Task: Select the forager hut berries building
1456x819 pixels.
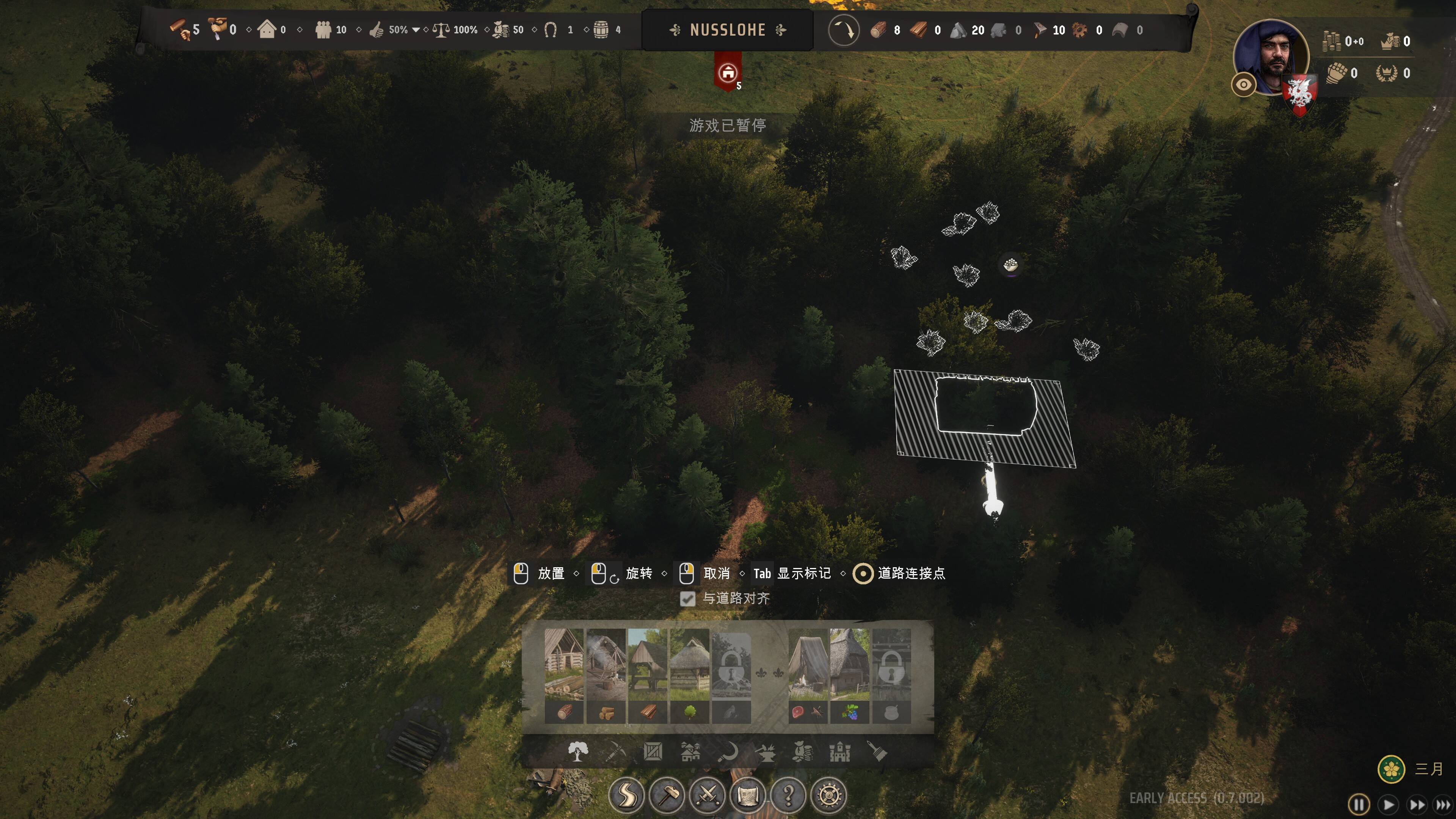Action: (x=849, y=675)
